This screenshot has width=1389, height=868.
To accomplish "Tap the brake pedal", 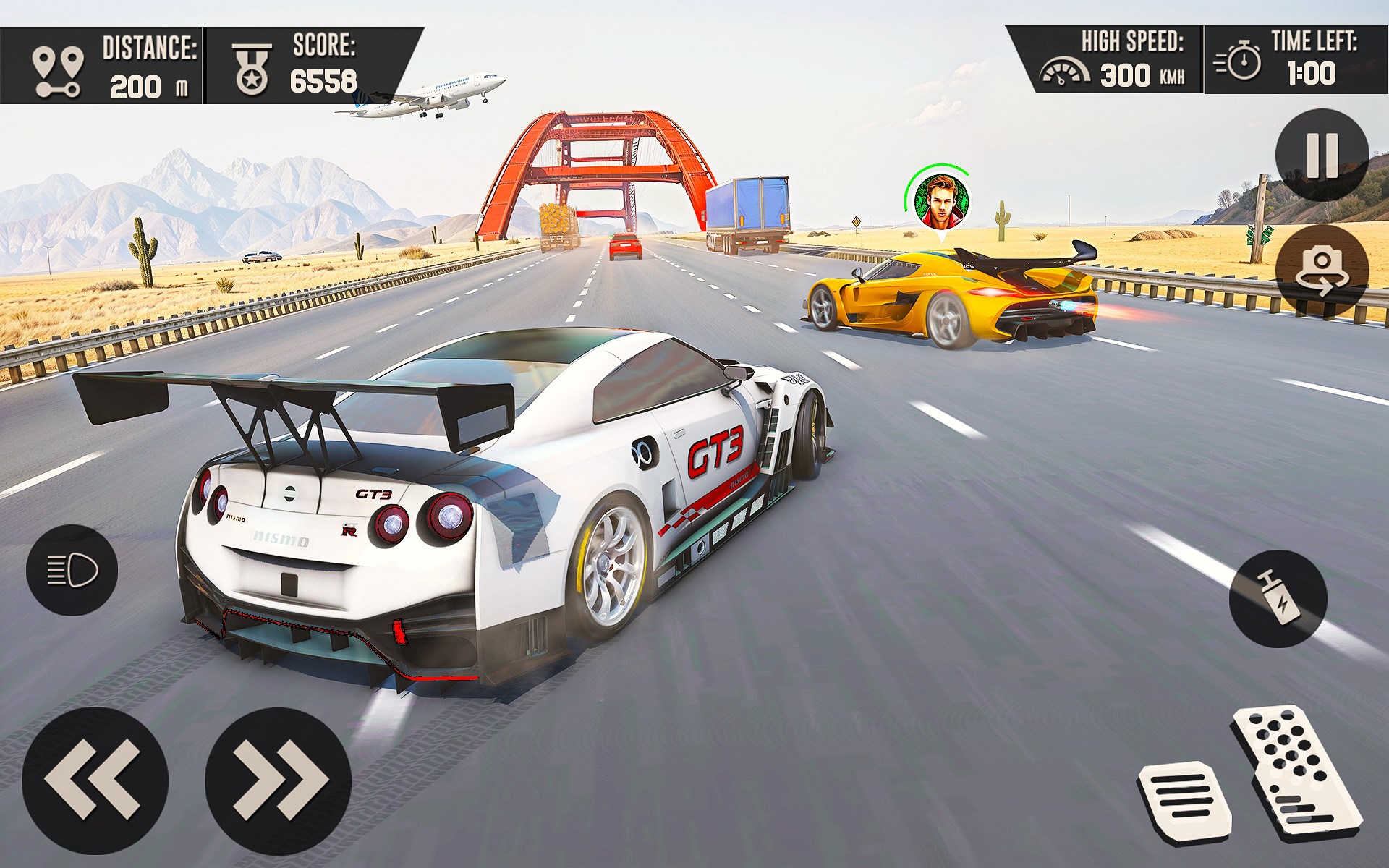I will pos(1184,802).
